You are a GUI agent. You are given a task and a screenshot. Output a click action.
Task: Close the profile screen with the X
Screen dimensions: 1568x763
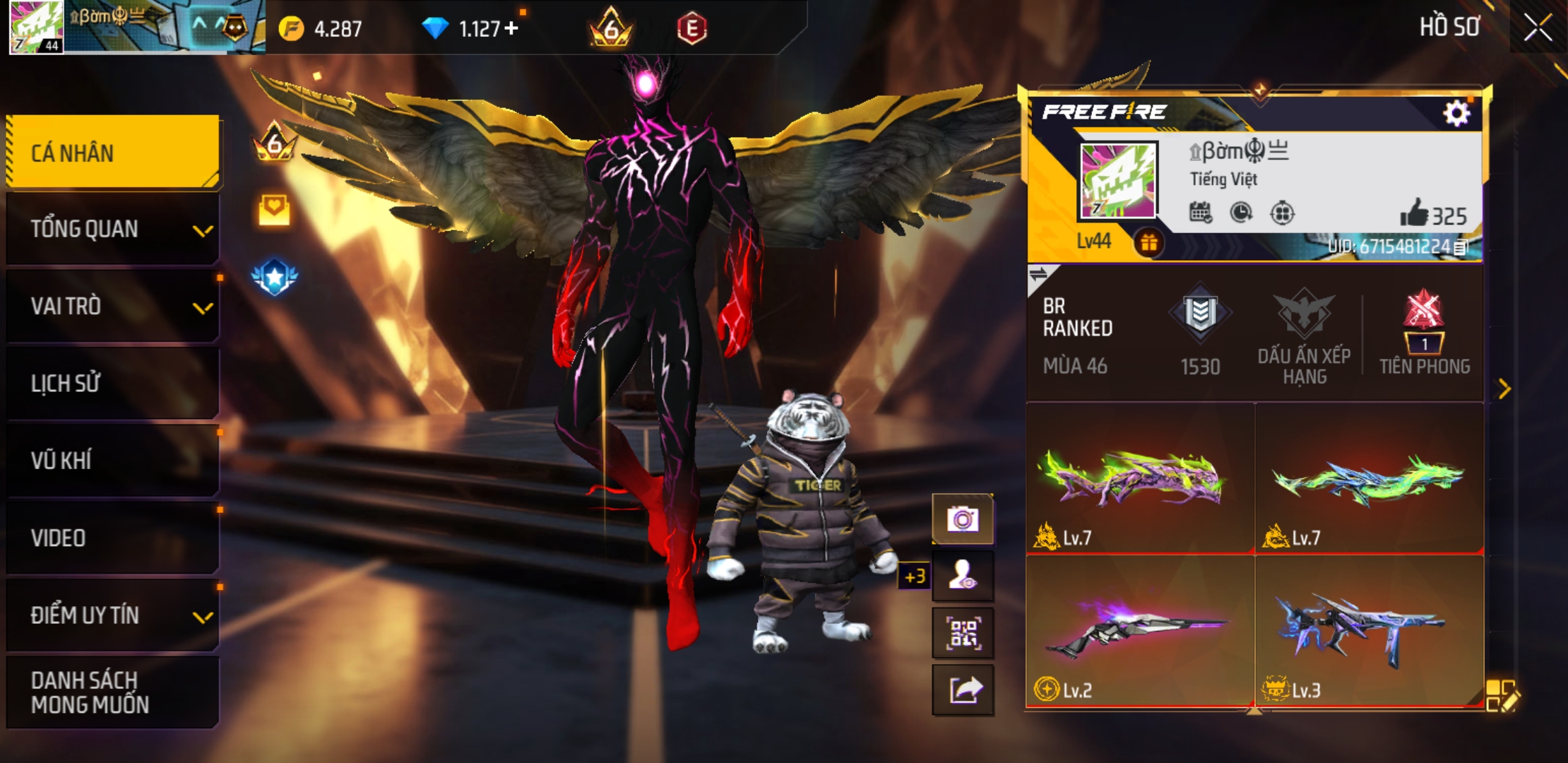tap(1538, 28)
